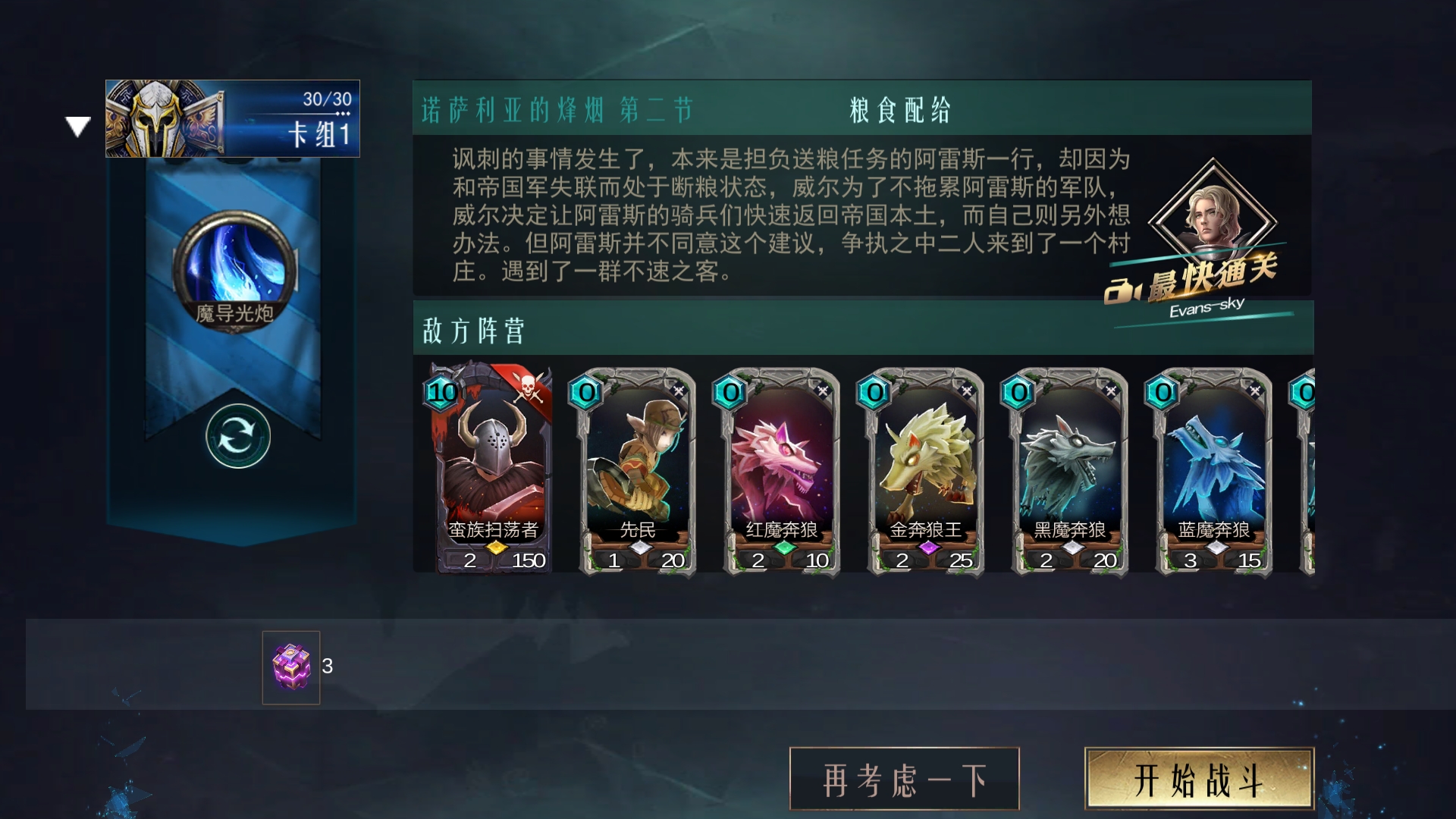1456x819 pixels.
Task: Click the deck refresh circular-arrow icon
Action: point(237,434)
